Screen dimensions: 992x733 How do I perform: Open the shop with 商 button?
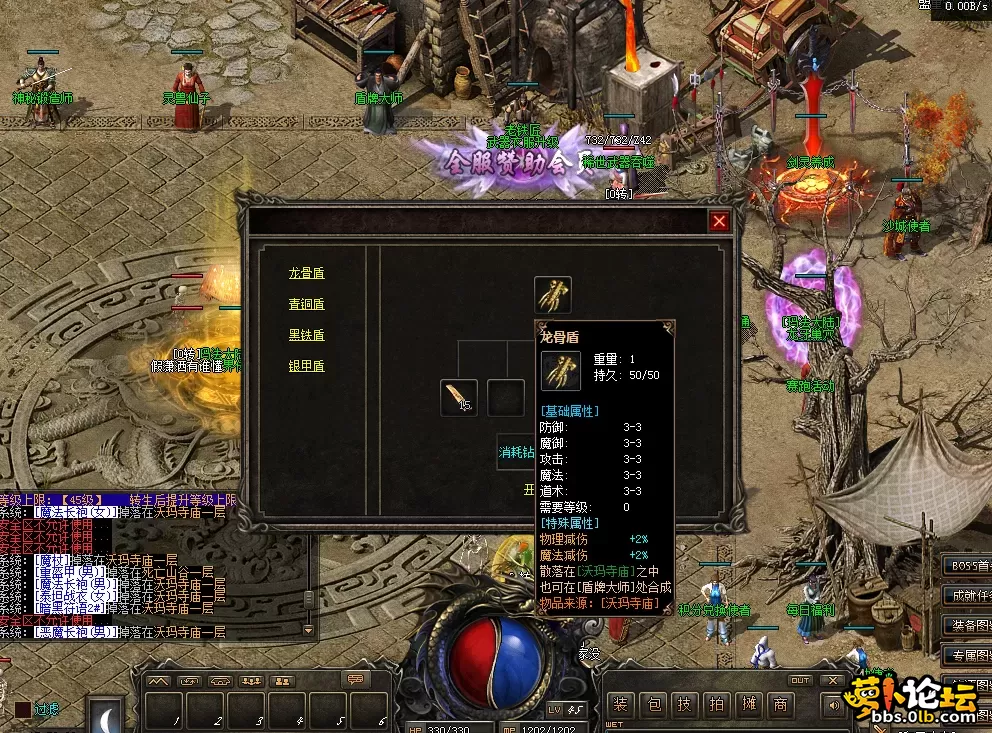(x=780, y=703)
